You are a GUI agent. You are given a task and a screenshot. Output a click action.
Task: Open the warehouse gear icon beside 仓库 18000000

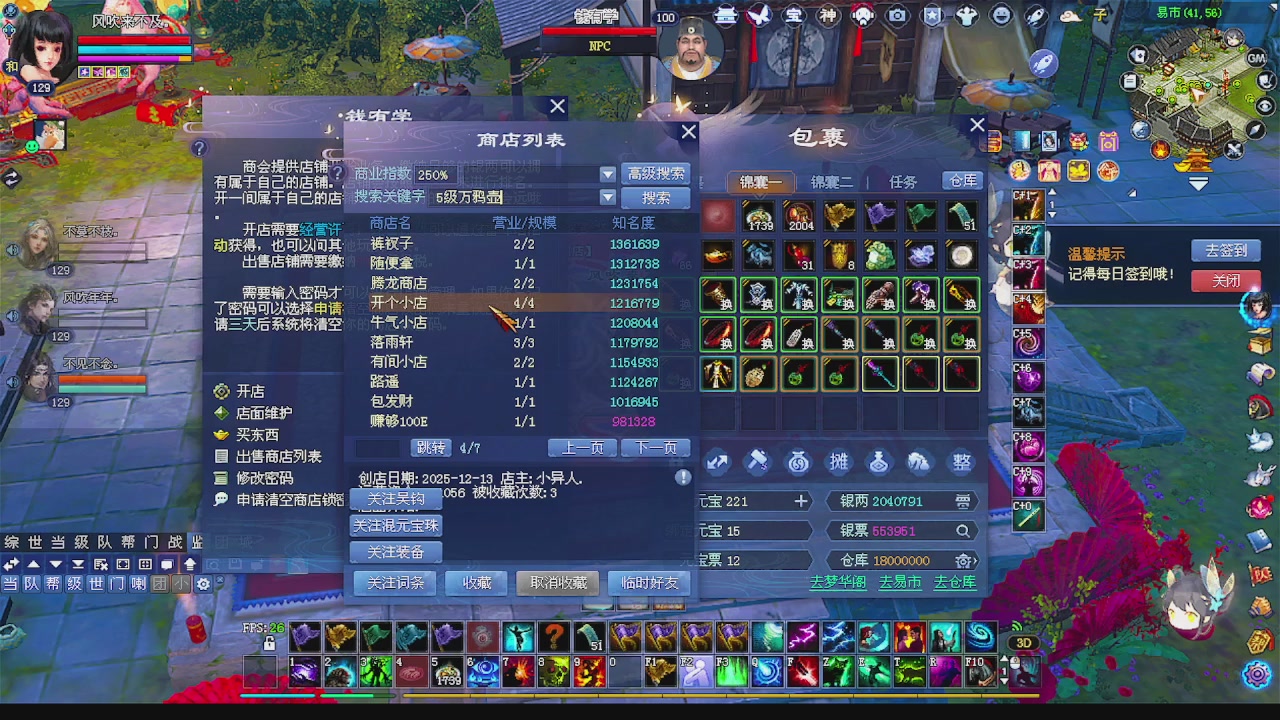coord(963,560)
